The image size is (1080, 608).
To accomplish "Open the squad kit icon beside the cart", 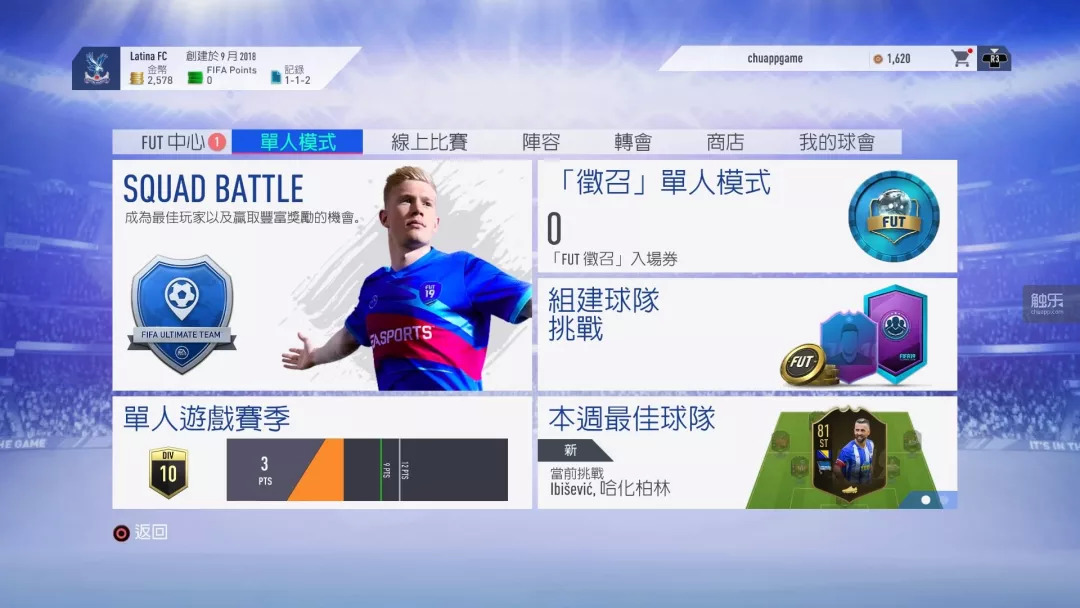I will point(995,58).
